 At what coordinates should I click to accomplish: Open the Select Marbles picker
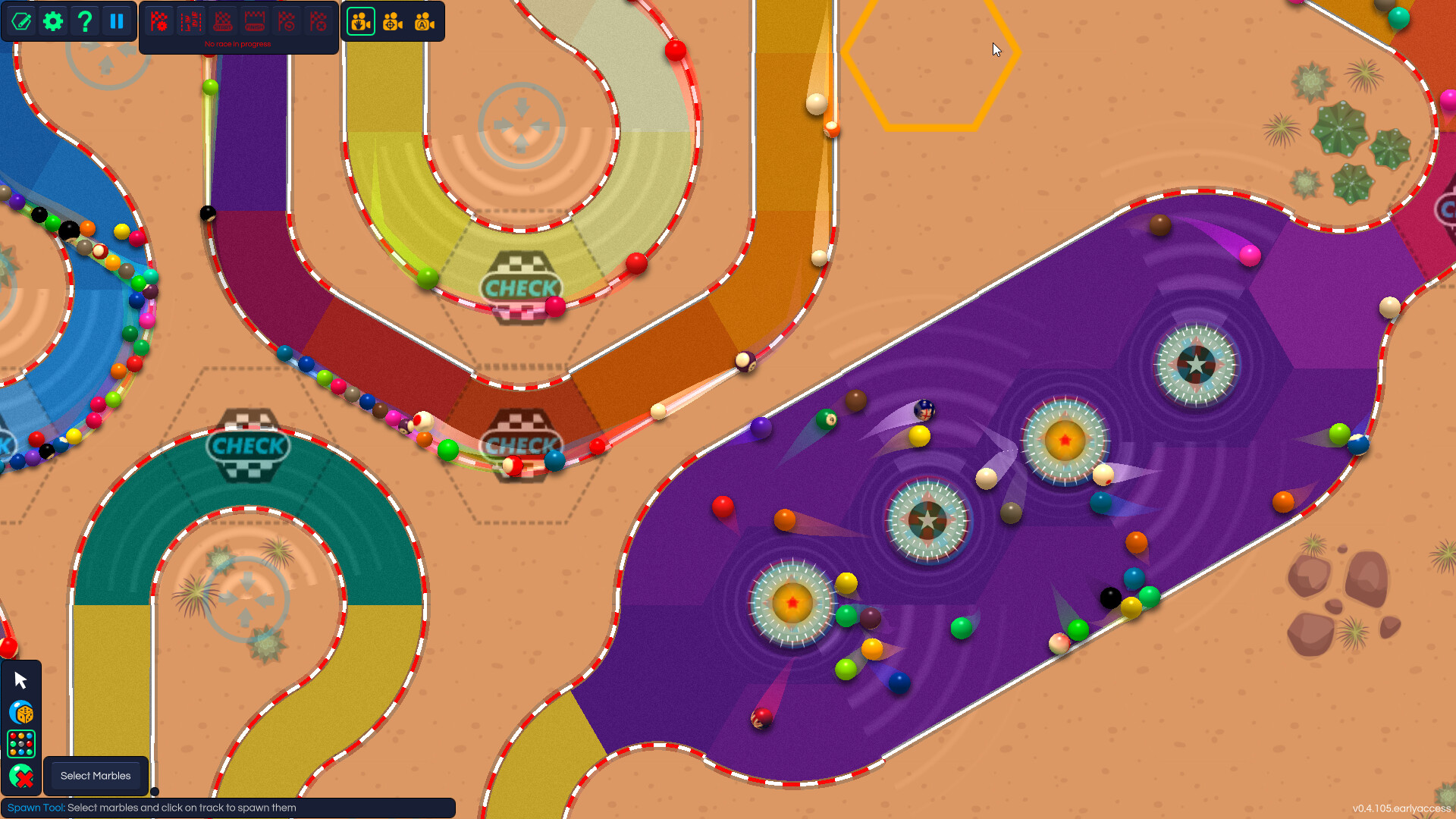coord(95,776)
